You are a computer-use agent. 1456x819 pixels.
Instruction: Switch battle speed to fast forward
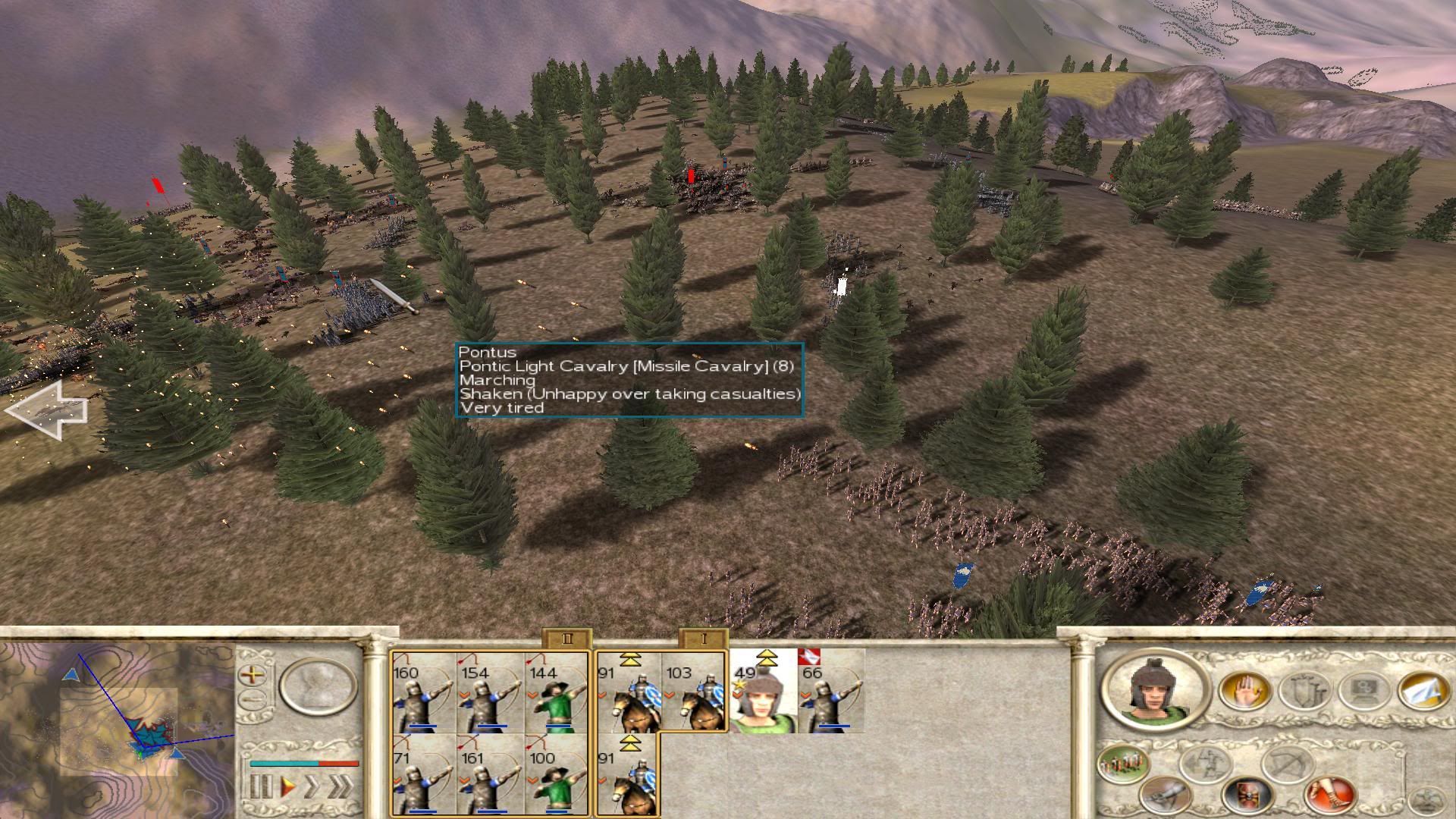pos(312,787)
